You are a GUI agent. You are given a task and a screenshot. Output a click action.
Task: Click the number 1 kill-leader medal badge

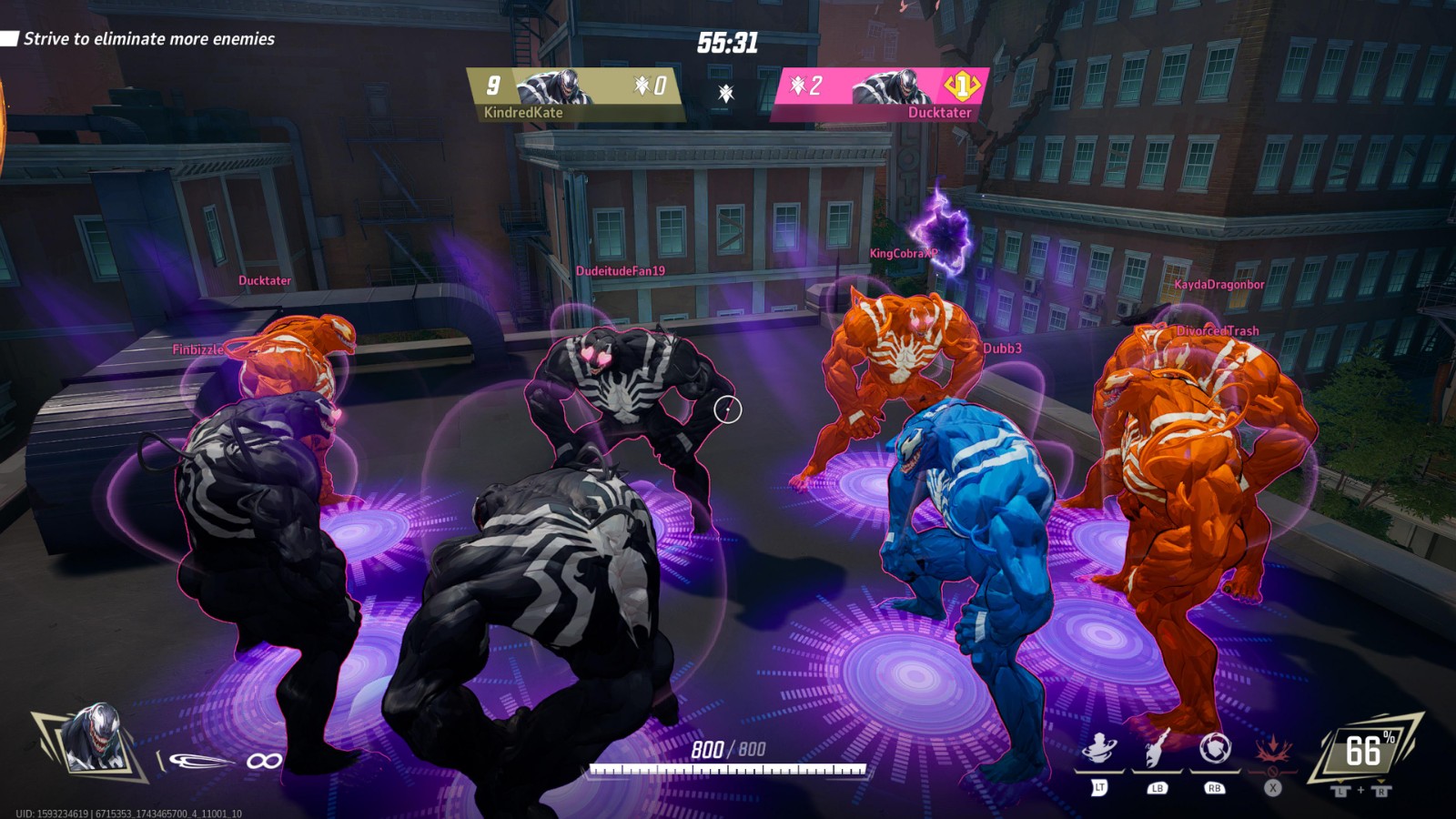point(960,87)
